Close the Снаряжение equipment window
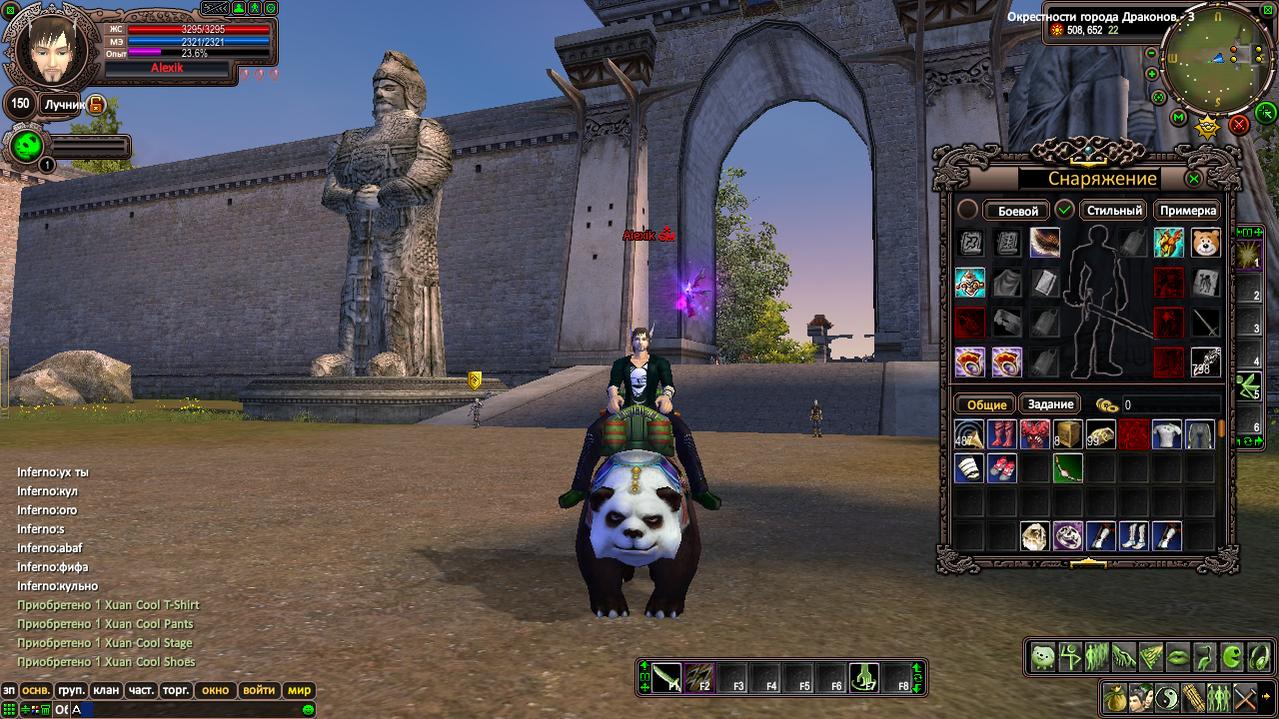The width and height of the screenshot is (1279, 719). 1193,179
